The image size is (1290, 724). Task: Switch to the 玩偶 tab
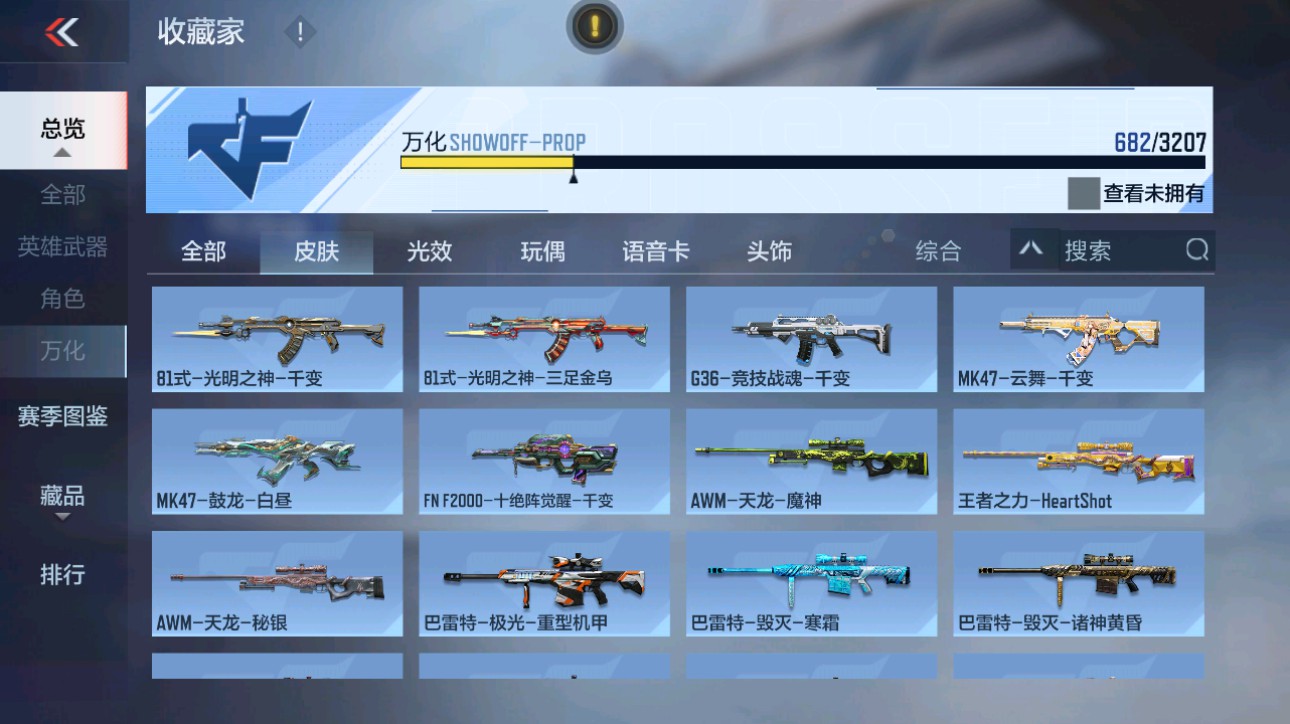pyautogui.click(x=541, y=252)
